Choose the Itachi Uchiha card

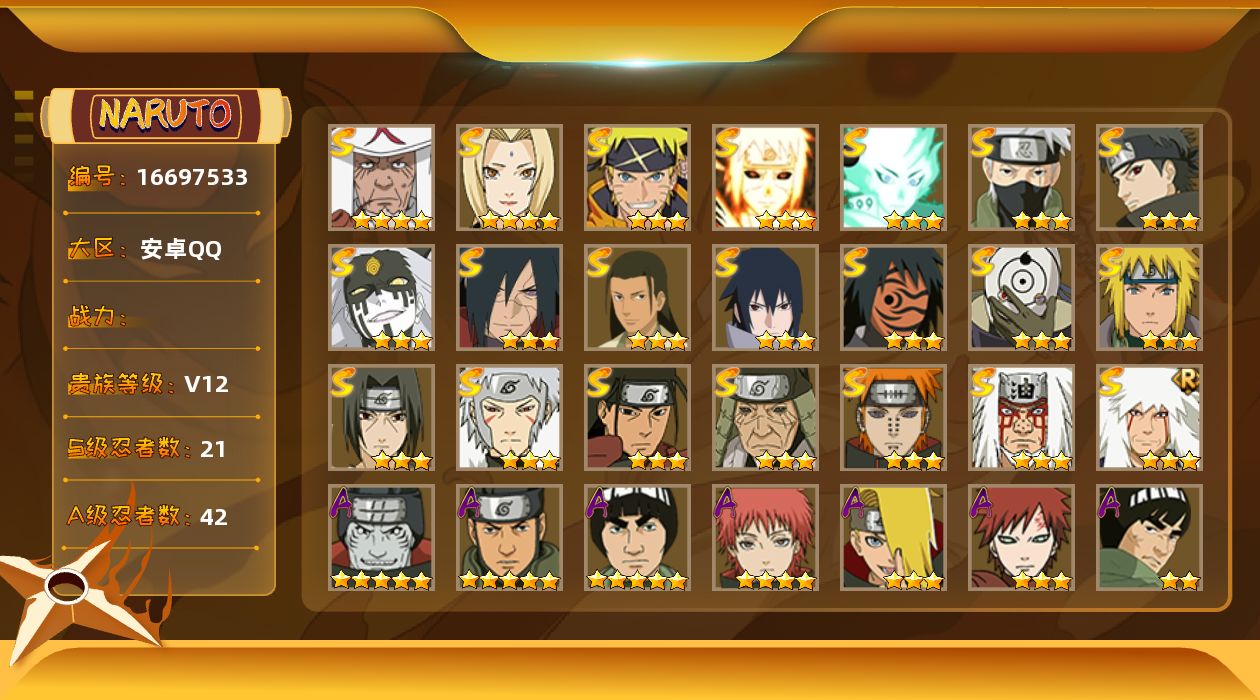coord(381,417)
